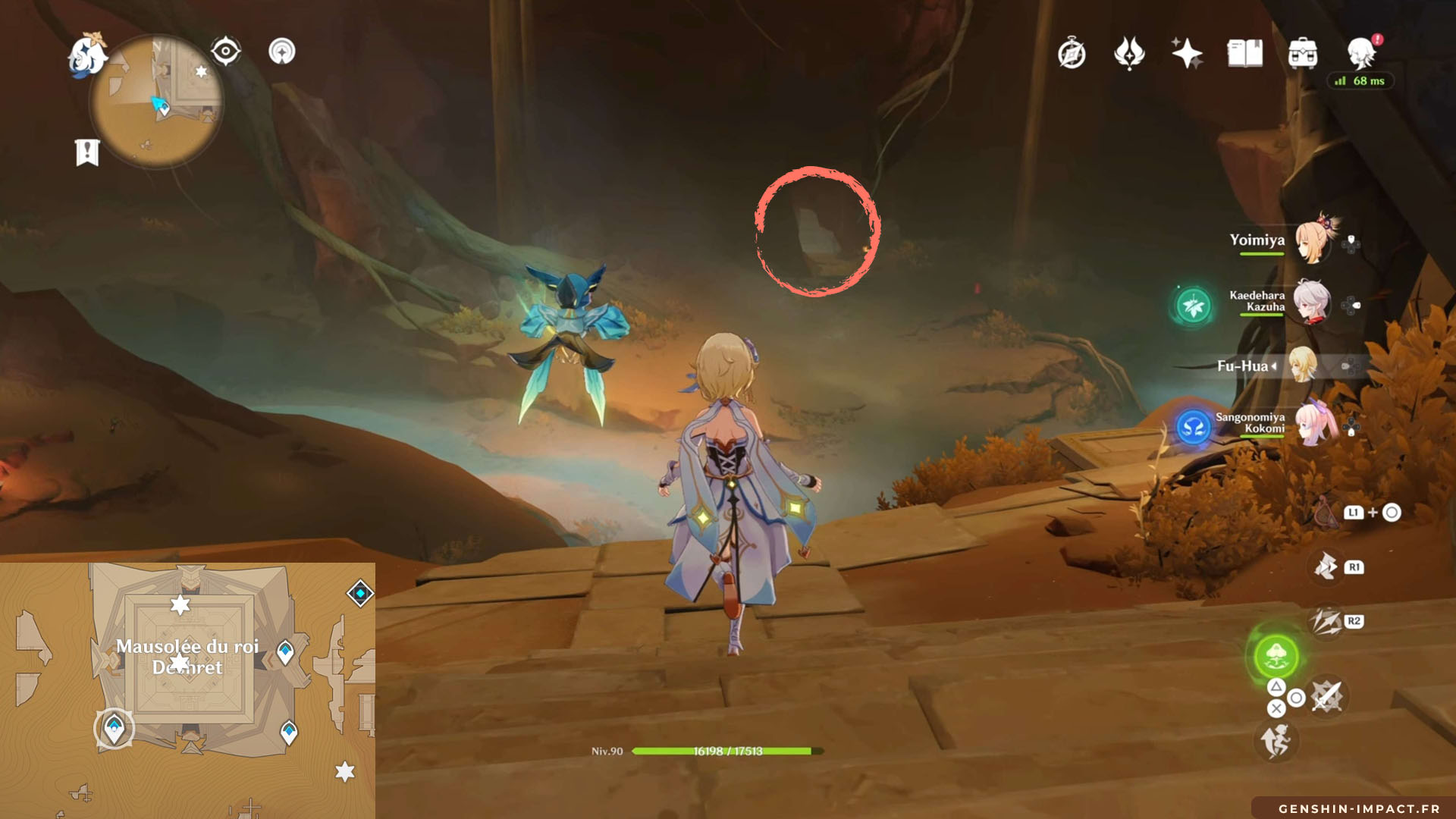This screenshot has width=1456, height=819.
Task: Activate the glowing green elemental skill button
Action: [x=1276, y=656]
